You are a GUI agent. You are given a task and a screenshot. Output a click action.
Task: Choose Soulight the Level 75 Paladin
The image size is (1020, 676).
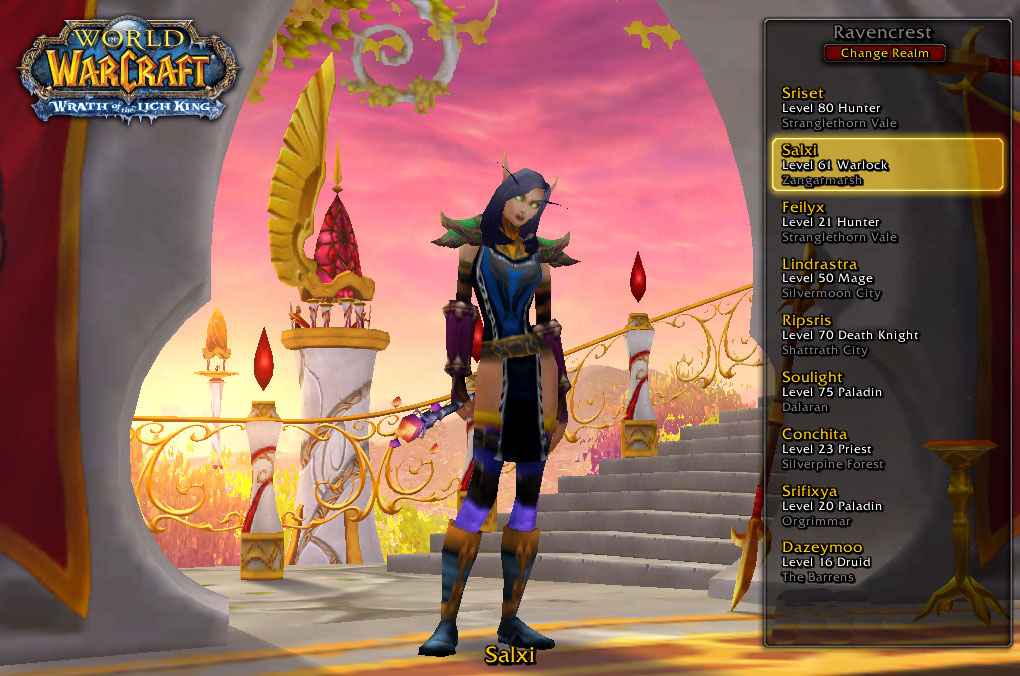(888, 392)
